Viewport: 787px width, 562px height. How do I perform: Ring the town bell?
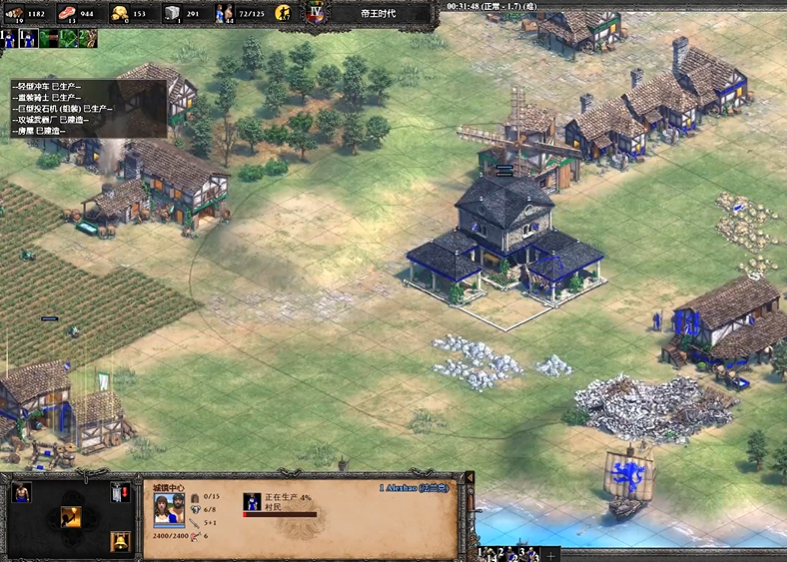pos(121,541)
